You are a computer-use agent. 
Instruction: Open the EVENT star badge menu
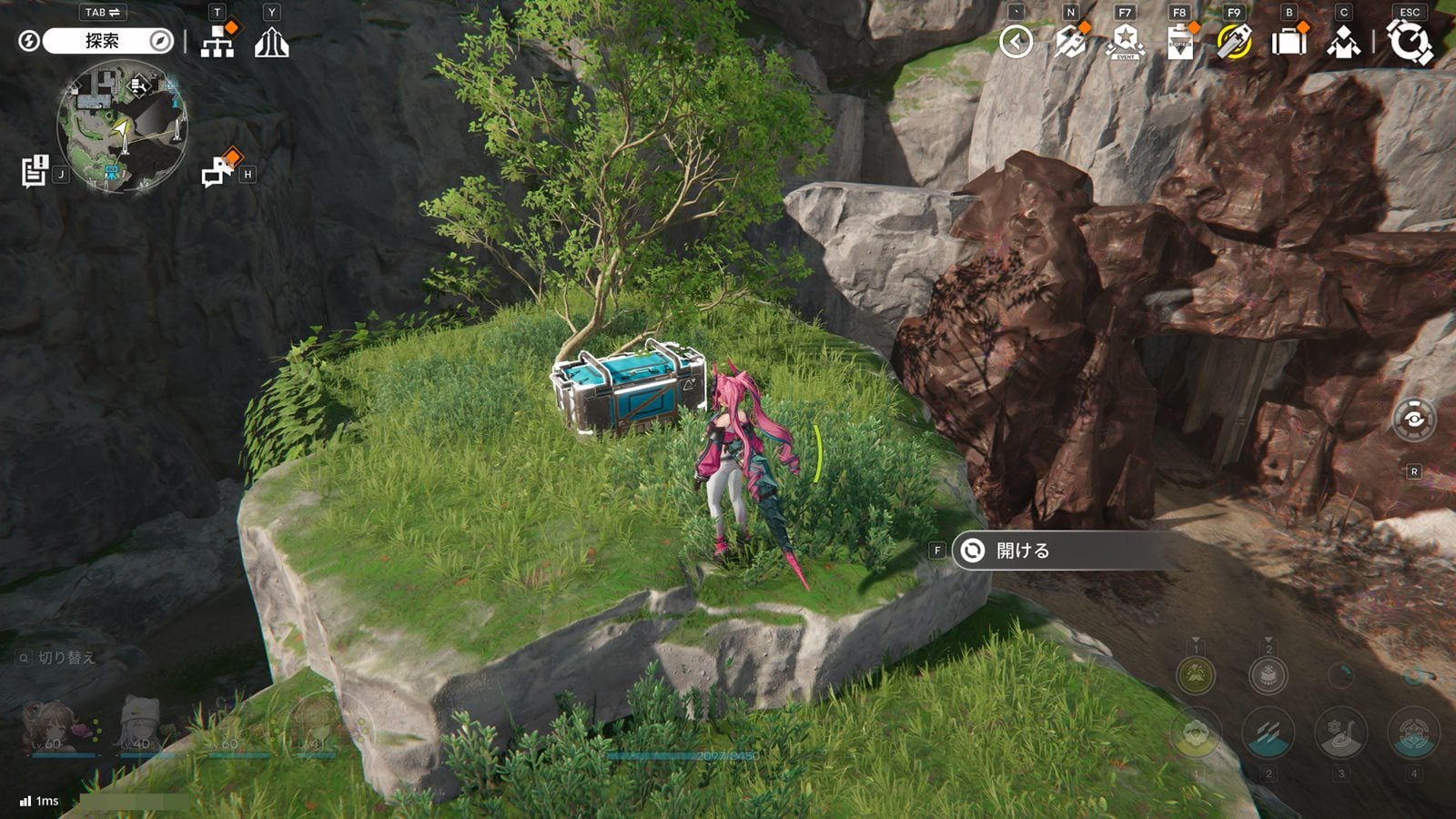(x=1126, y=42)
